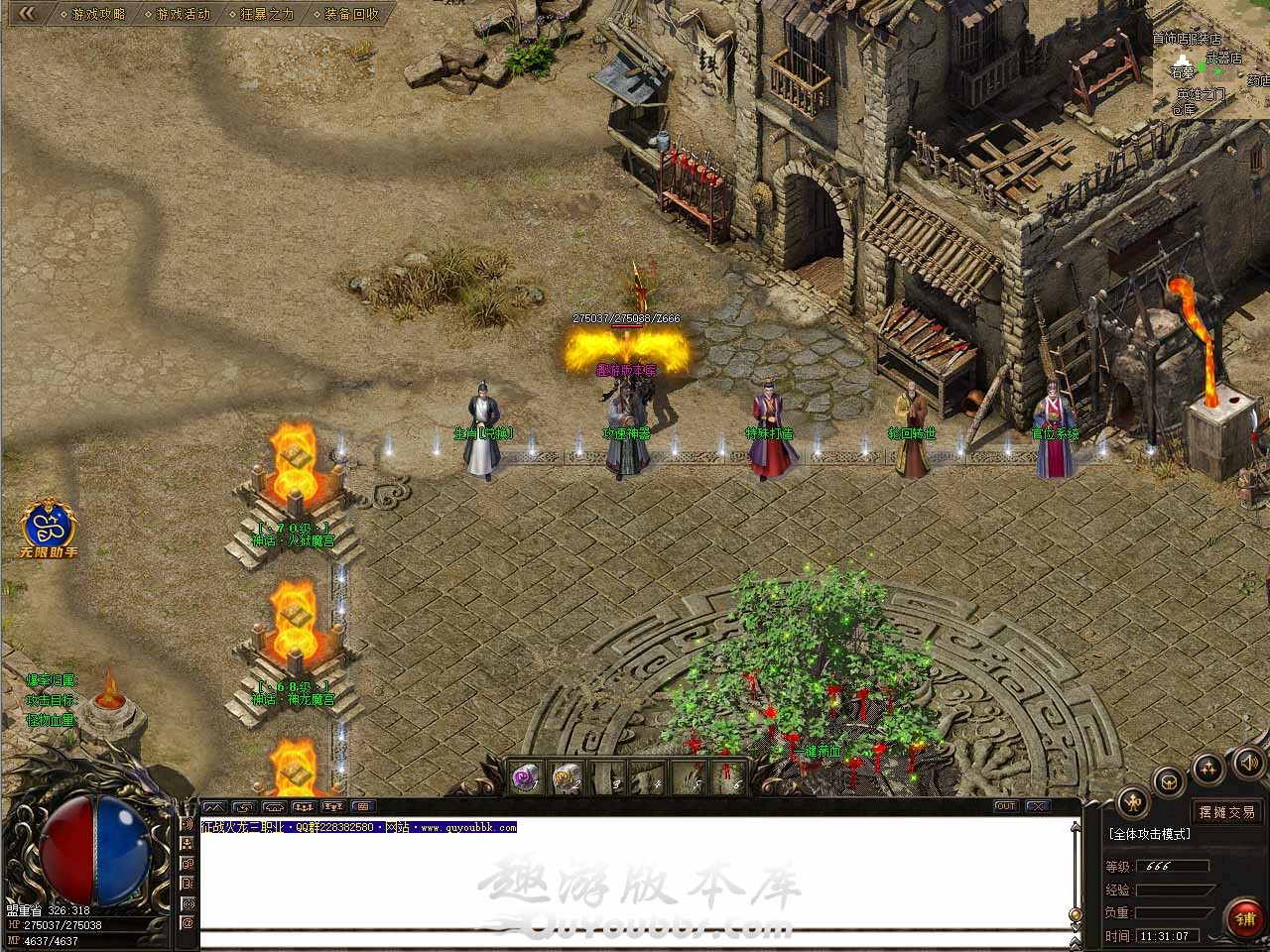Open the red 铺 shop button
This screenshot has width=1270, height=952.
[x=1244, y=918]
